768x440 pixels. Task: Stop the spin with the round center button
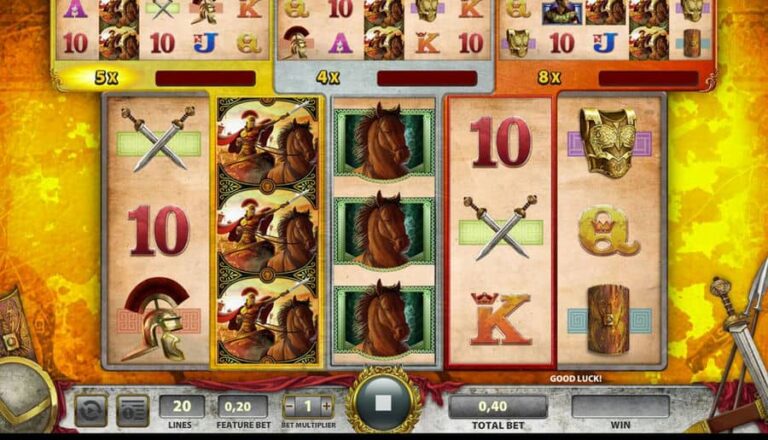click(383, 405)
